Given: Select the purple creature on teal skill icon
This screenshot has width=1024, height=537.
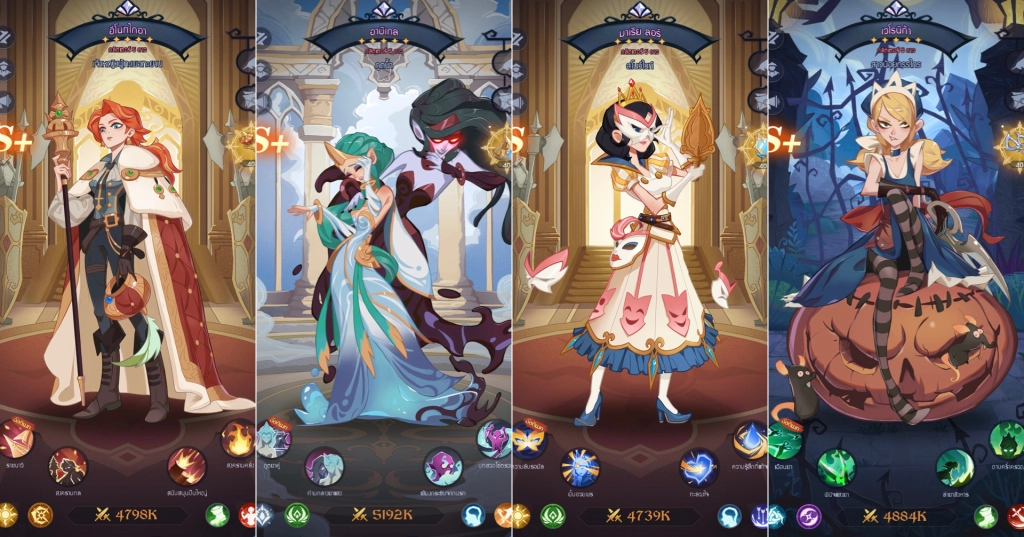Looking at the screenshot, I should (443, 466).
